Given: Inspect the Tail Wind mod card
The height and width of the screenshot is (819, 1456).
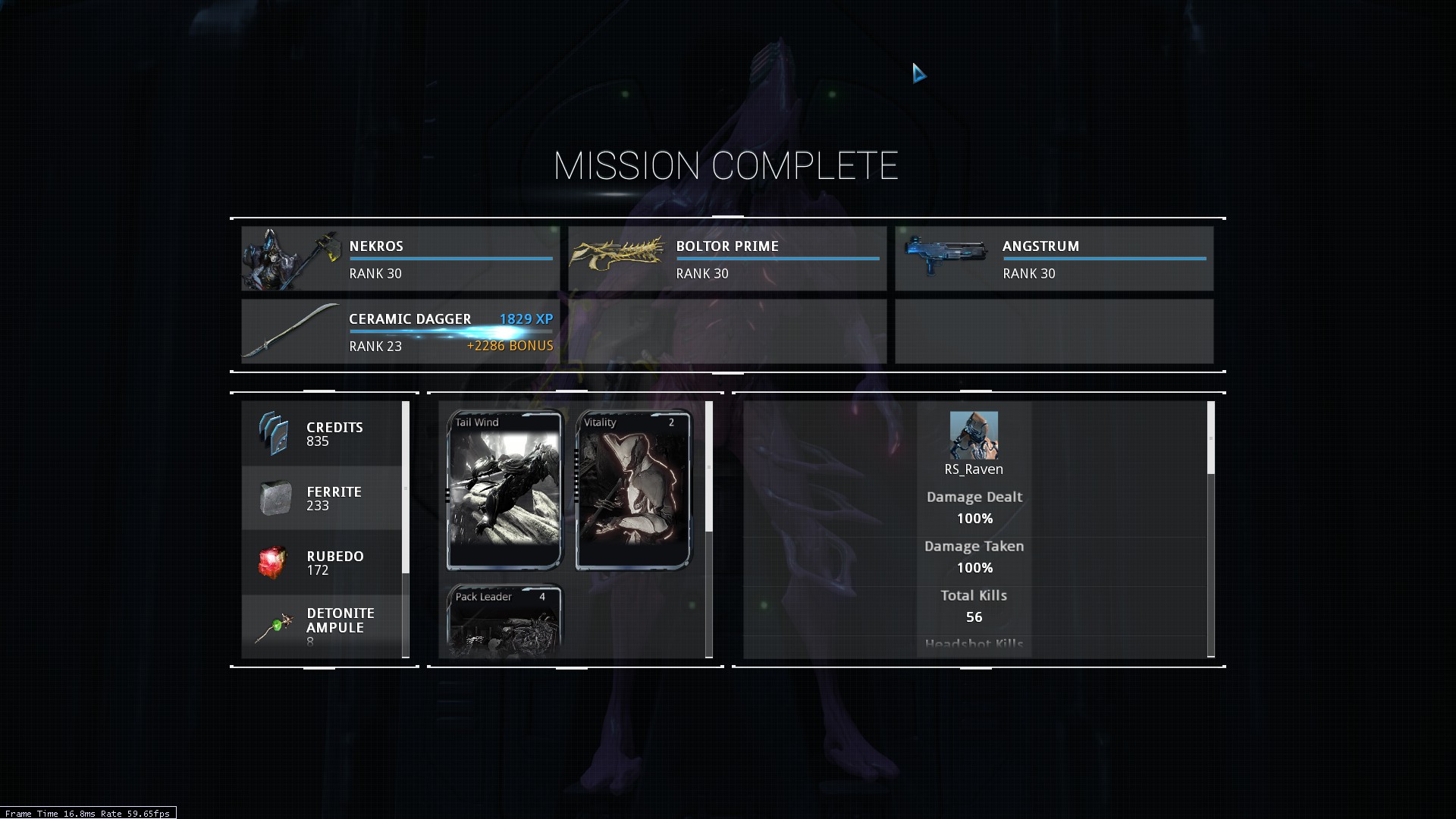Looking at the screenshot, I should [505, 490].
